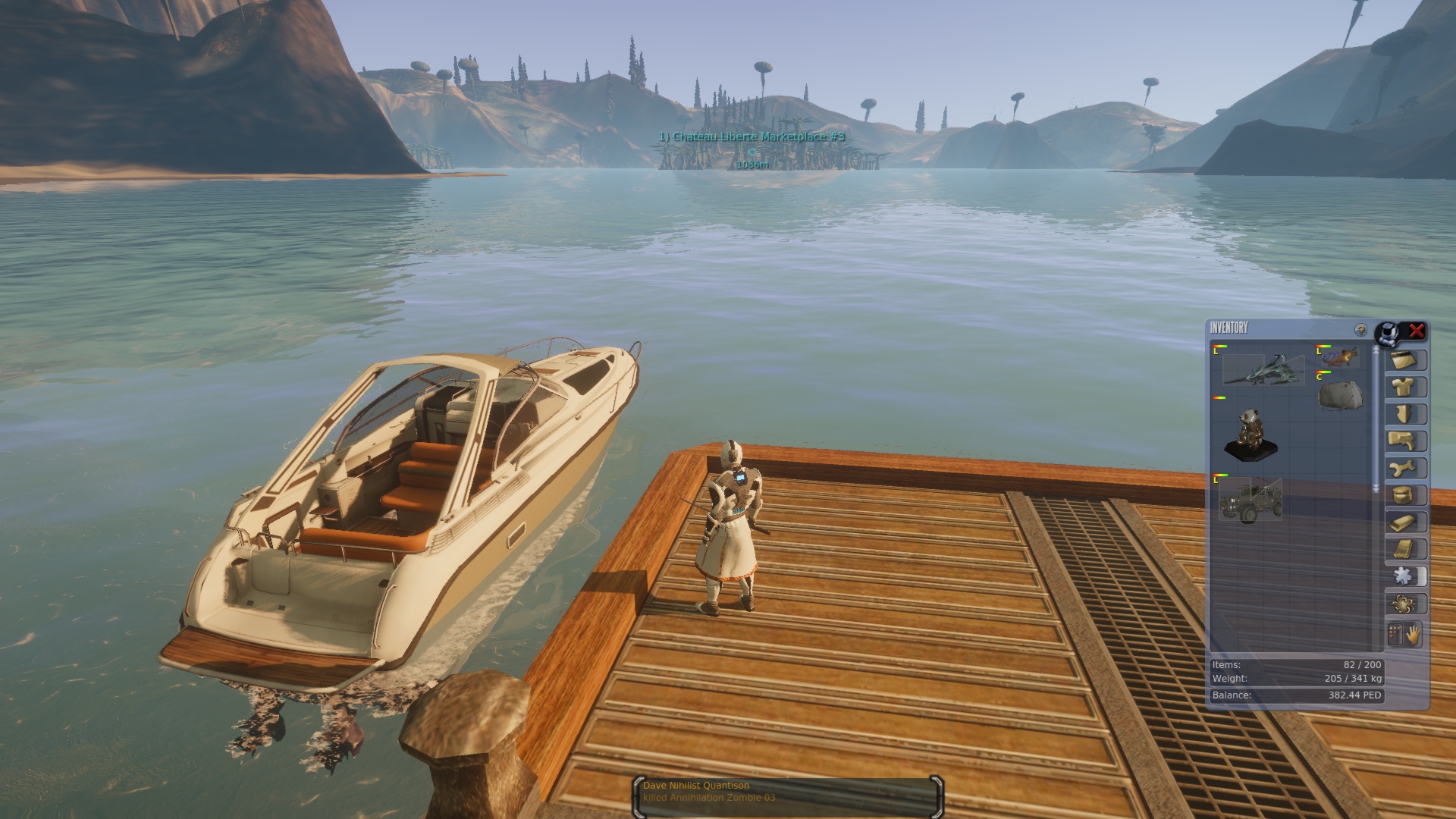Screen dimensions: 1456x819
Task: Select the panda statue item
Action: [x=1250, y=435]
